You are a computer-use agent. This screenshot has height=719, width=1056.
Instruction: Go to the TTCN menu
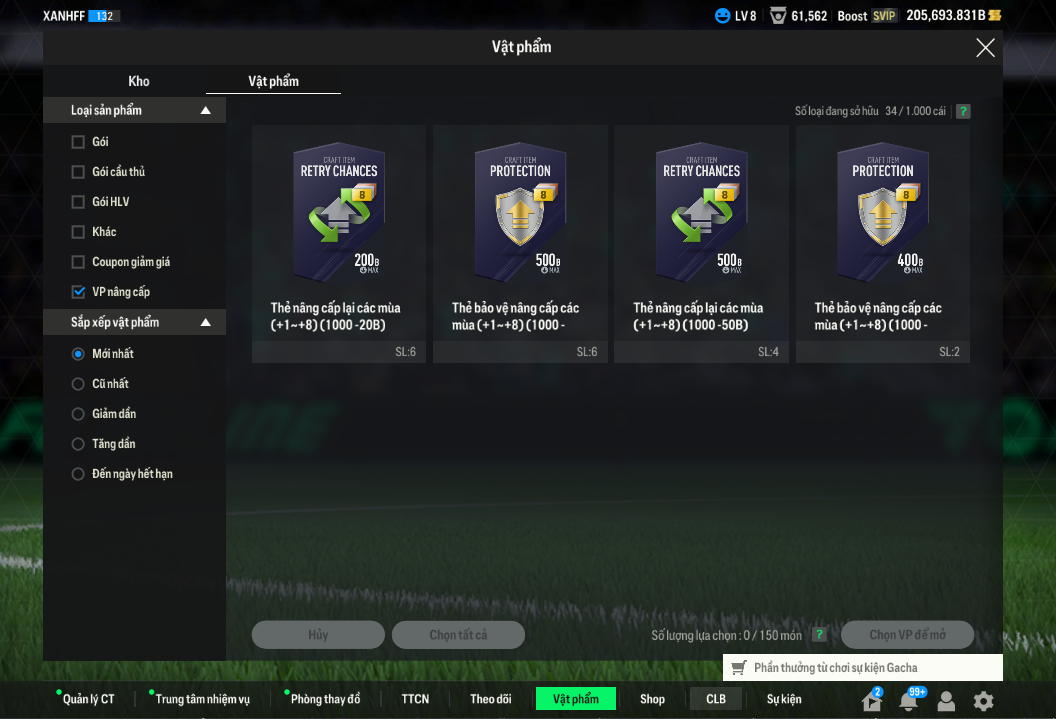click(415, 699)
